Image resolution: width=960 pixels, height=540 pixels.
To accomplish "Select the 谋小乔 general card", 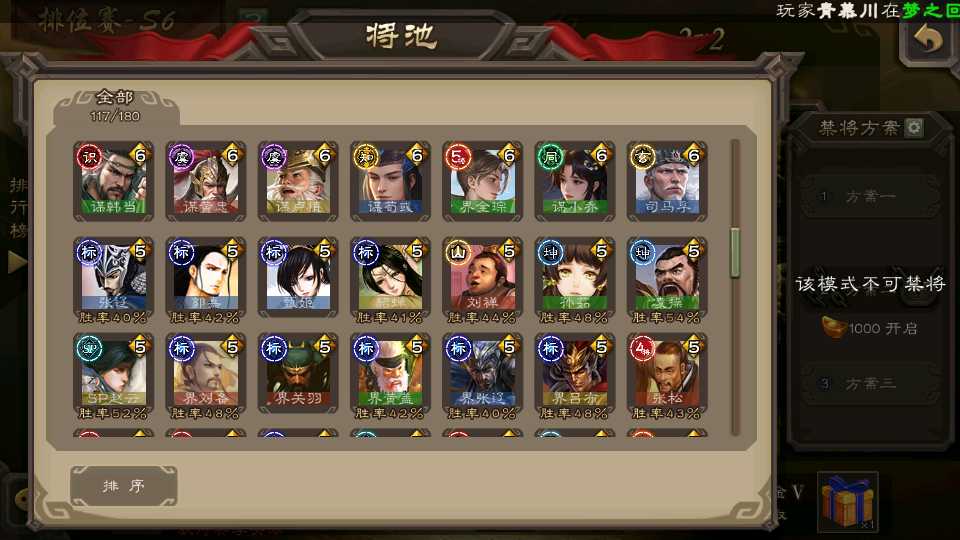I will pos(573,181).
